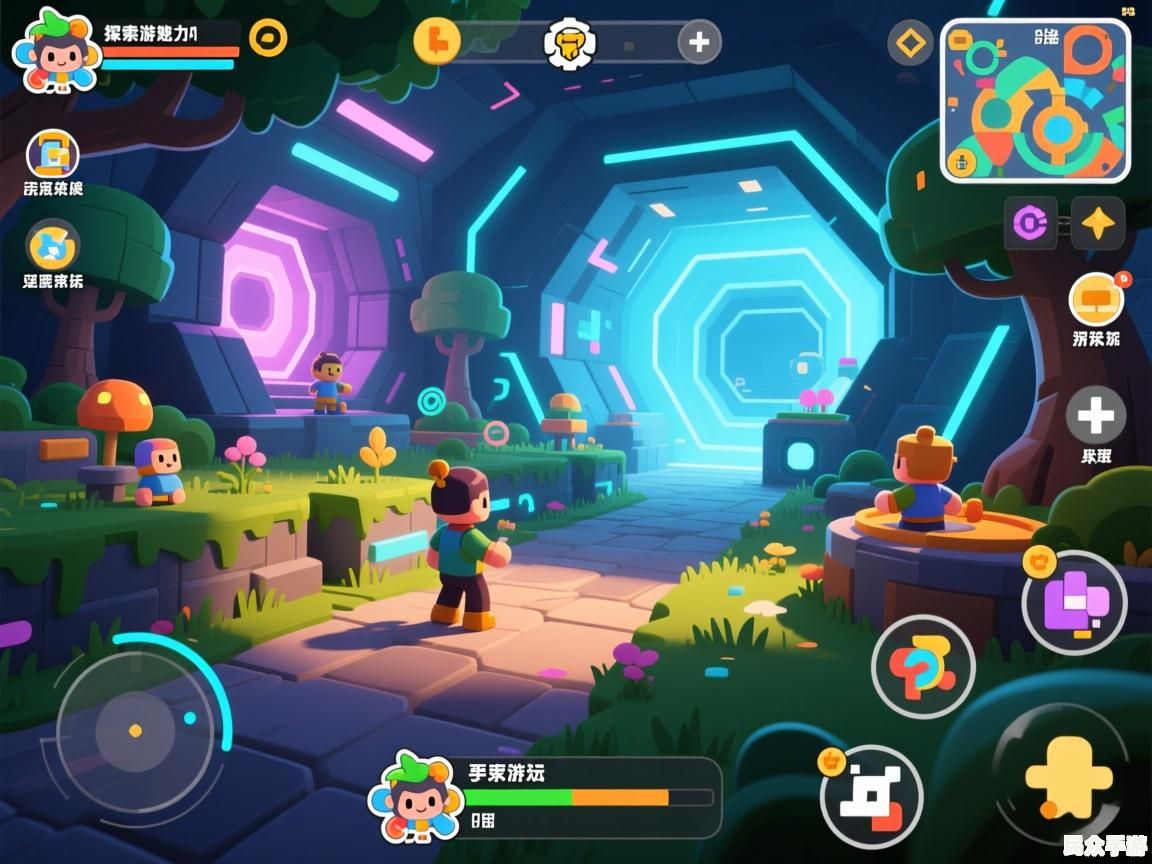
Task: Click the yellow diamond button beside minimap
Action: pyautogui.click(x=910, y=43)
